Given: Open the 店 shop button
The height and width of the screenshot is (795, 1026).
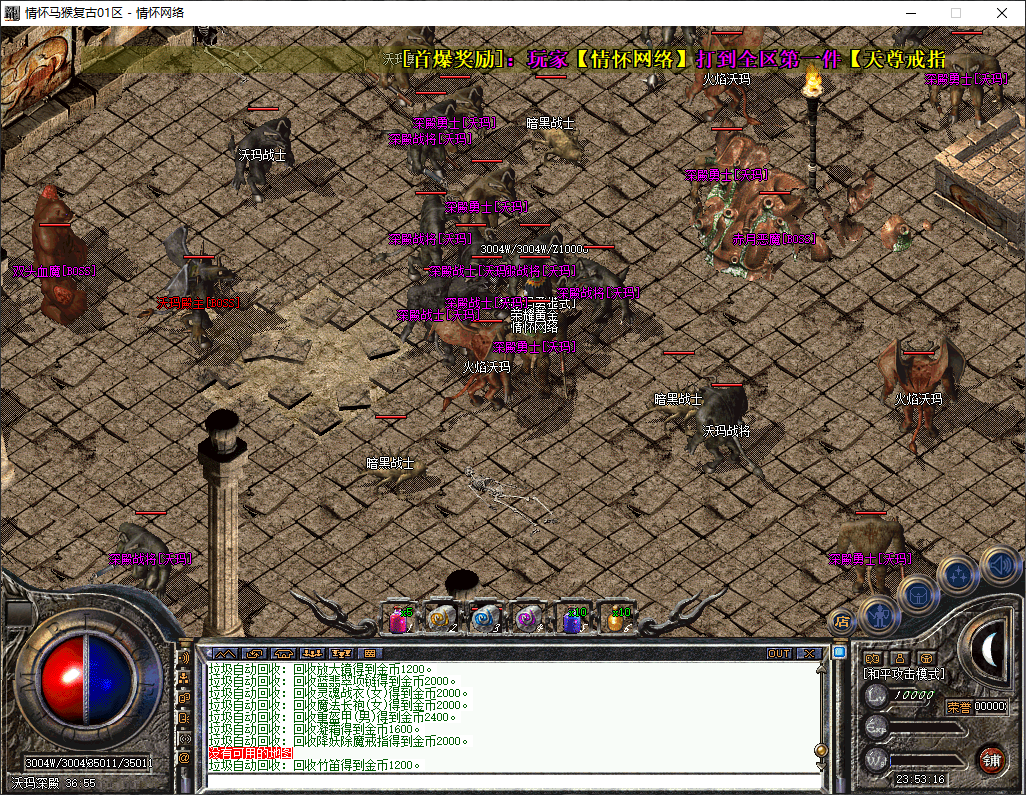Looking at the screenshot, I should click(x=841, y=621).
